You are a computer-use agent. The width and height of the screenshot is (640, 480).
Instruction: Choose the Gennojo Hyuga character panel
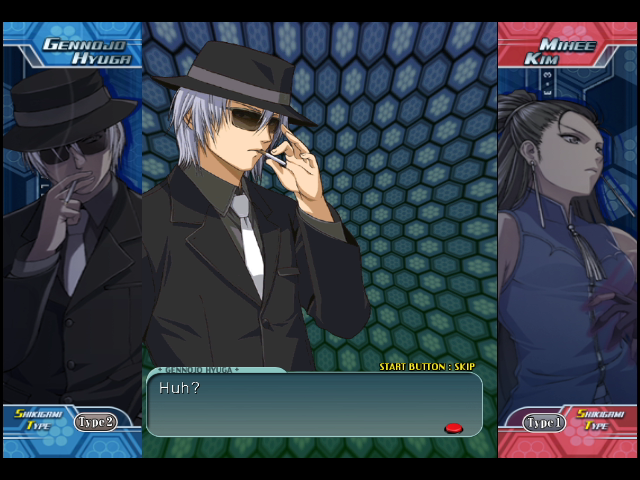pos(72,230)
